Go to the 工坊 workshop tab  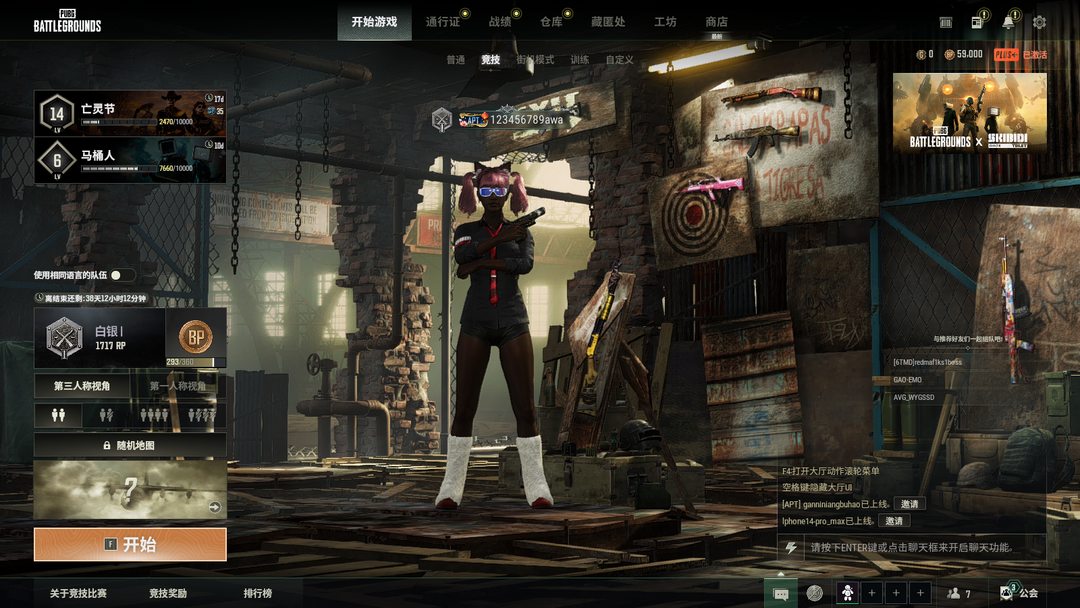click(x=665, y=22)
